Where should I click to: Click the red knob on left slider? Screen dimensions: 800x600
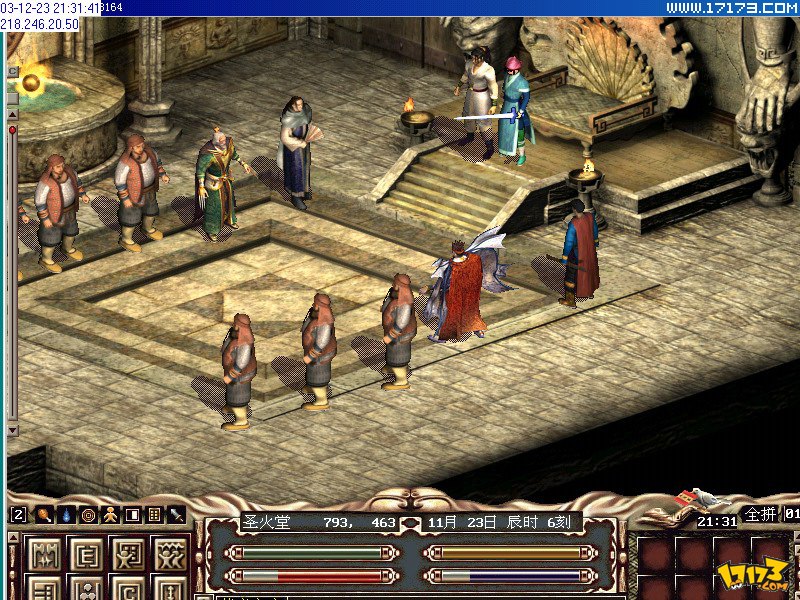click(12, 129)
